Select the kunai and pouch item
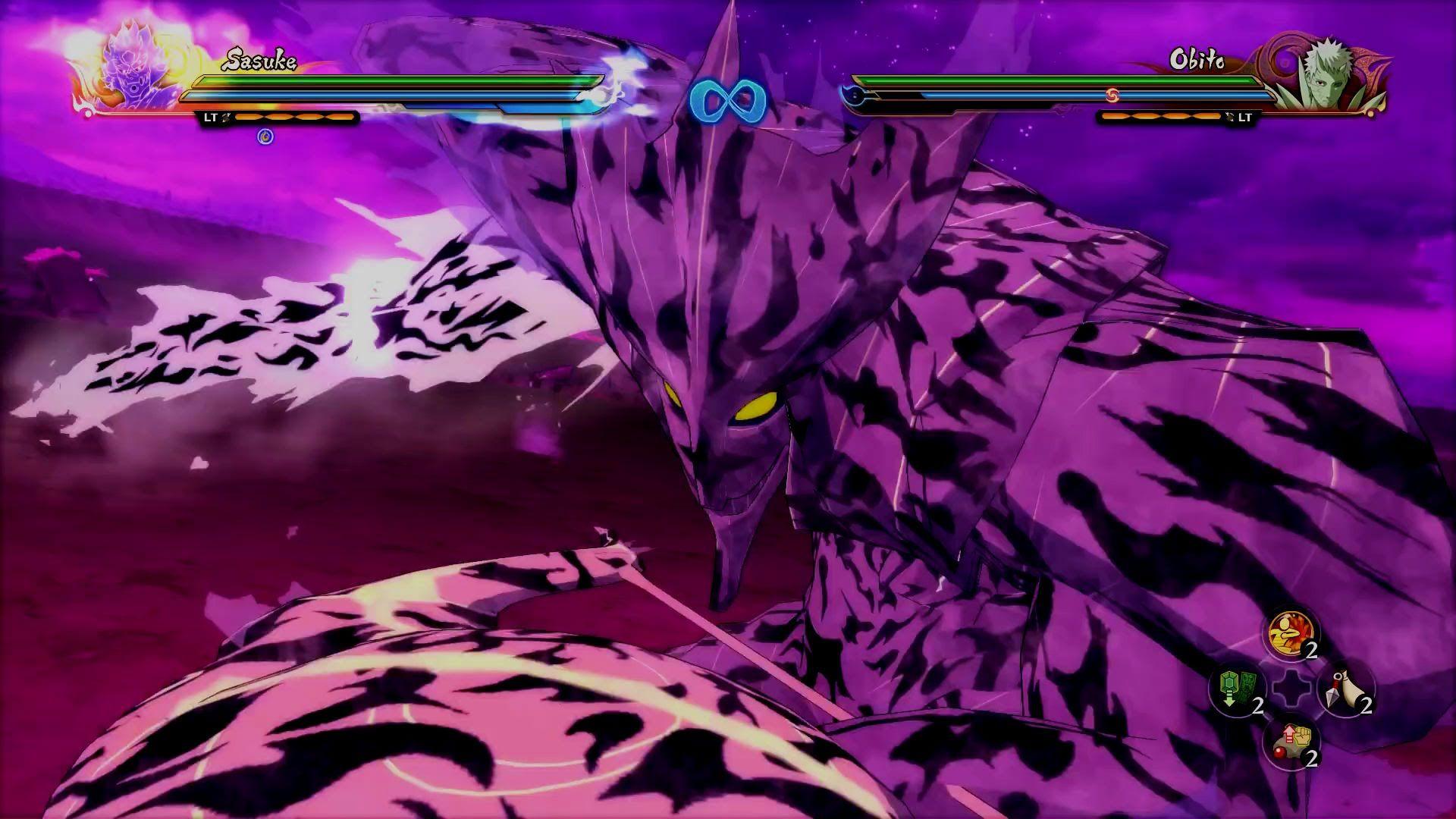 pos(1346,689)
